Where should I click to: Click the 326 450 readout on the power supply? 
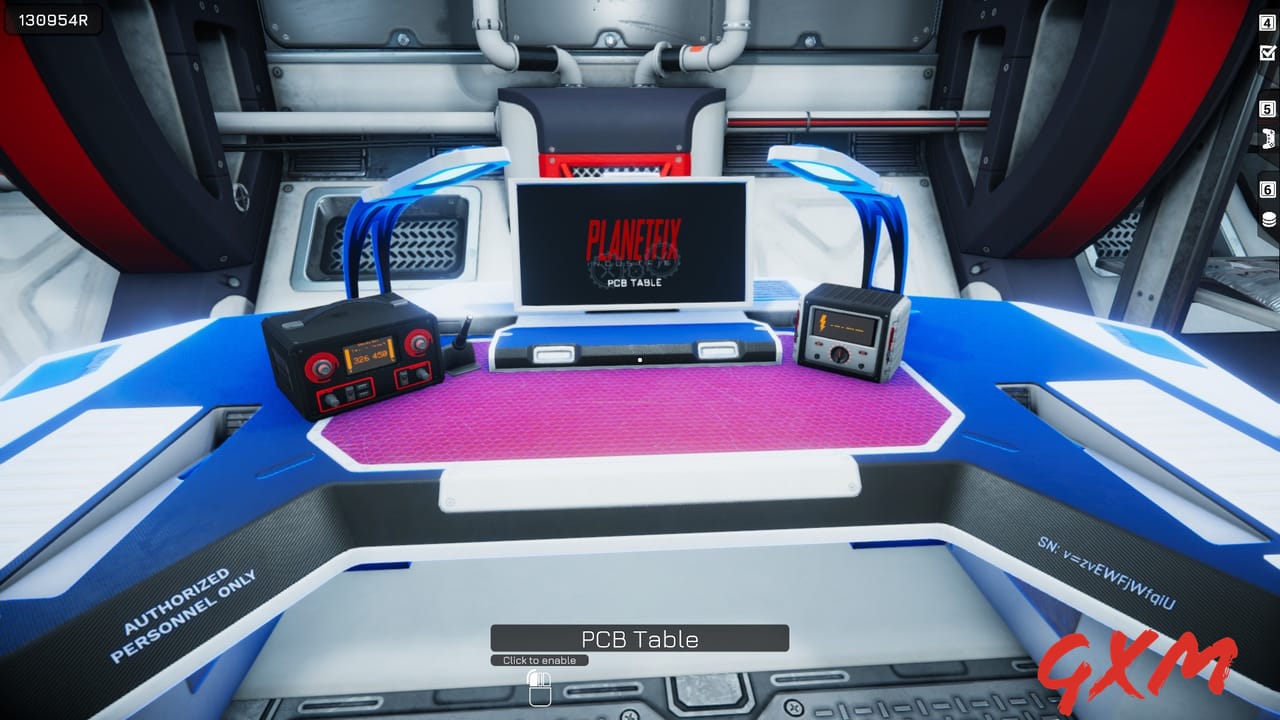[x=369, y=356]
